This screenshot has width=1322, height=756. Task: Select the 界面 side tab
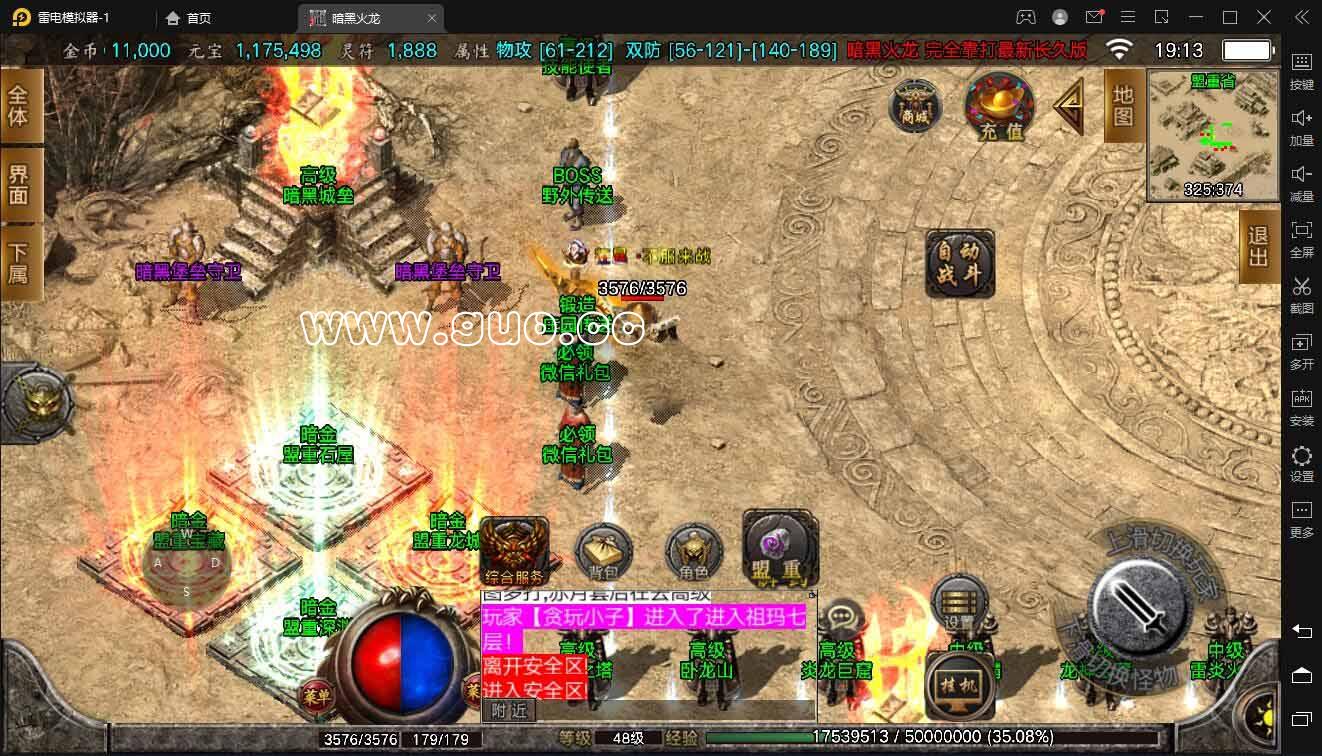20,184
